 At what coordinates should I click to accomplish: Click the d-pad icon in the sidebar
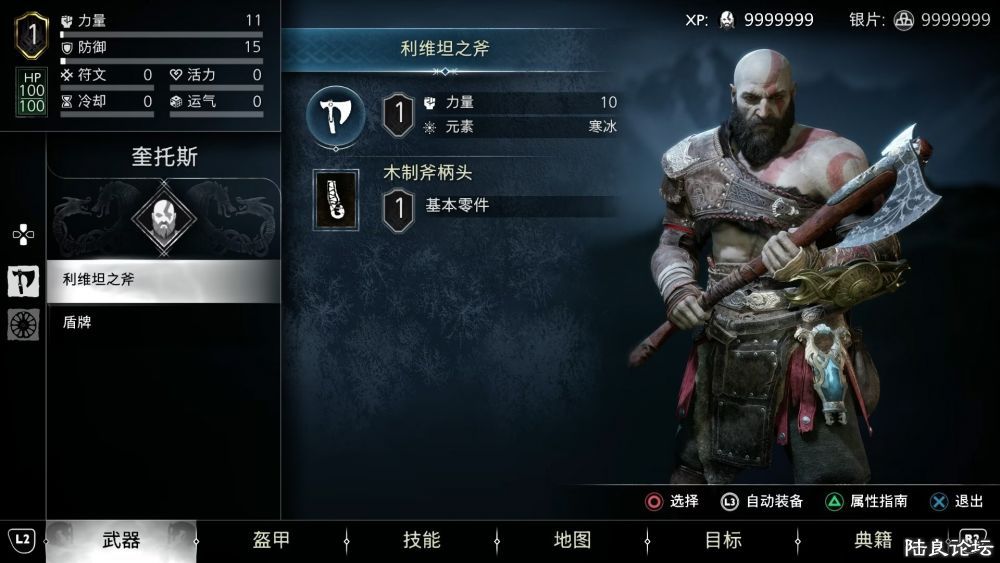23,235
